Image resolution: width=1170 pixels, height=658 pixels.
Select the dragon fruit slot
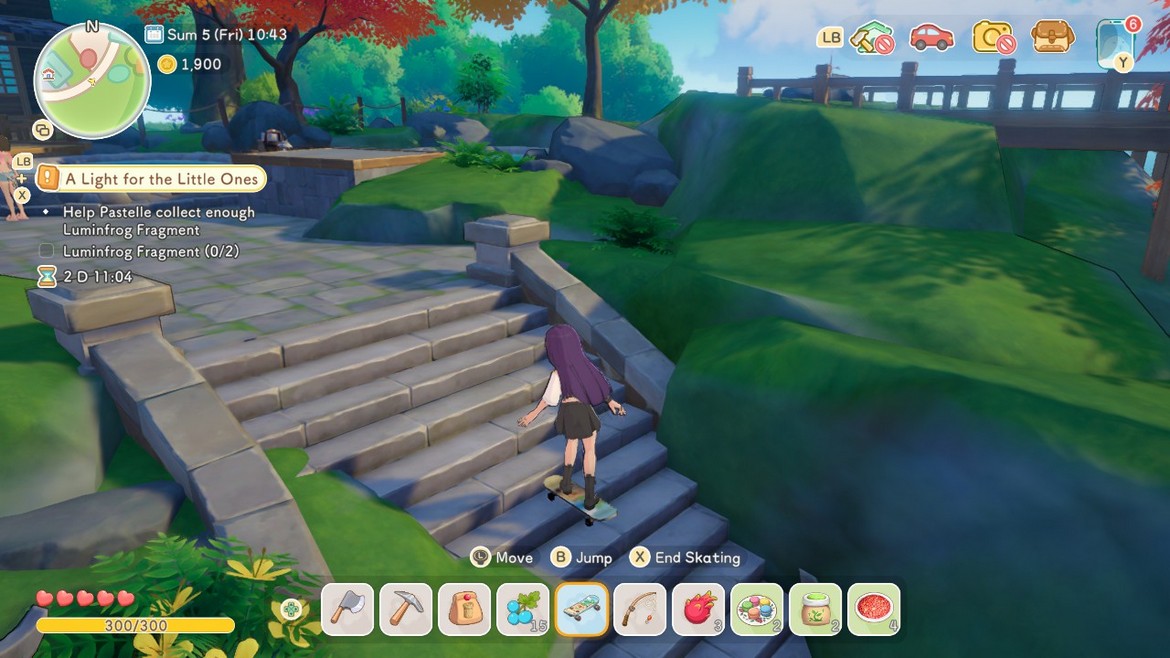(x=698, y=609)
